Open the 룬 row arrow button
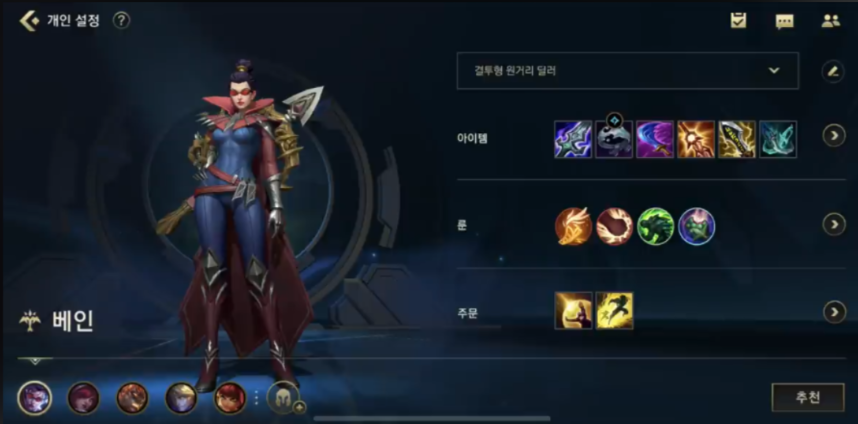The height and width of the screenshot is (424, 858). [x=834, y=224]
